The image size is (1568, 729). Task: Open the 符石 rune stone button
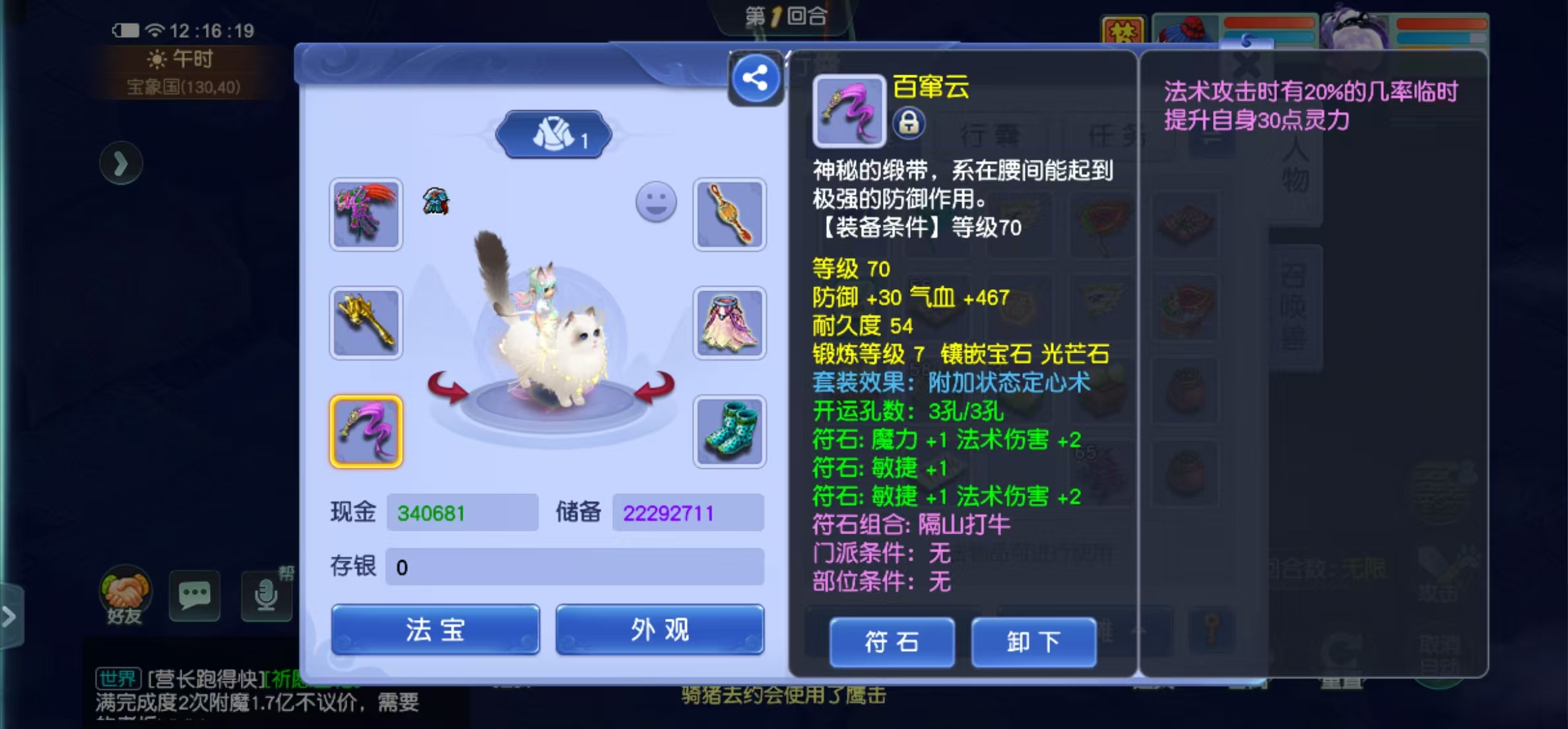coord(892,642)
